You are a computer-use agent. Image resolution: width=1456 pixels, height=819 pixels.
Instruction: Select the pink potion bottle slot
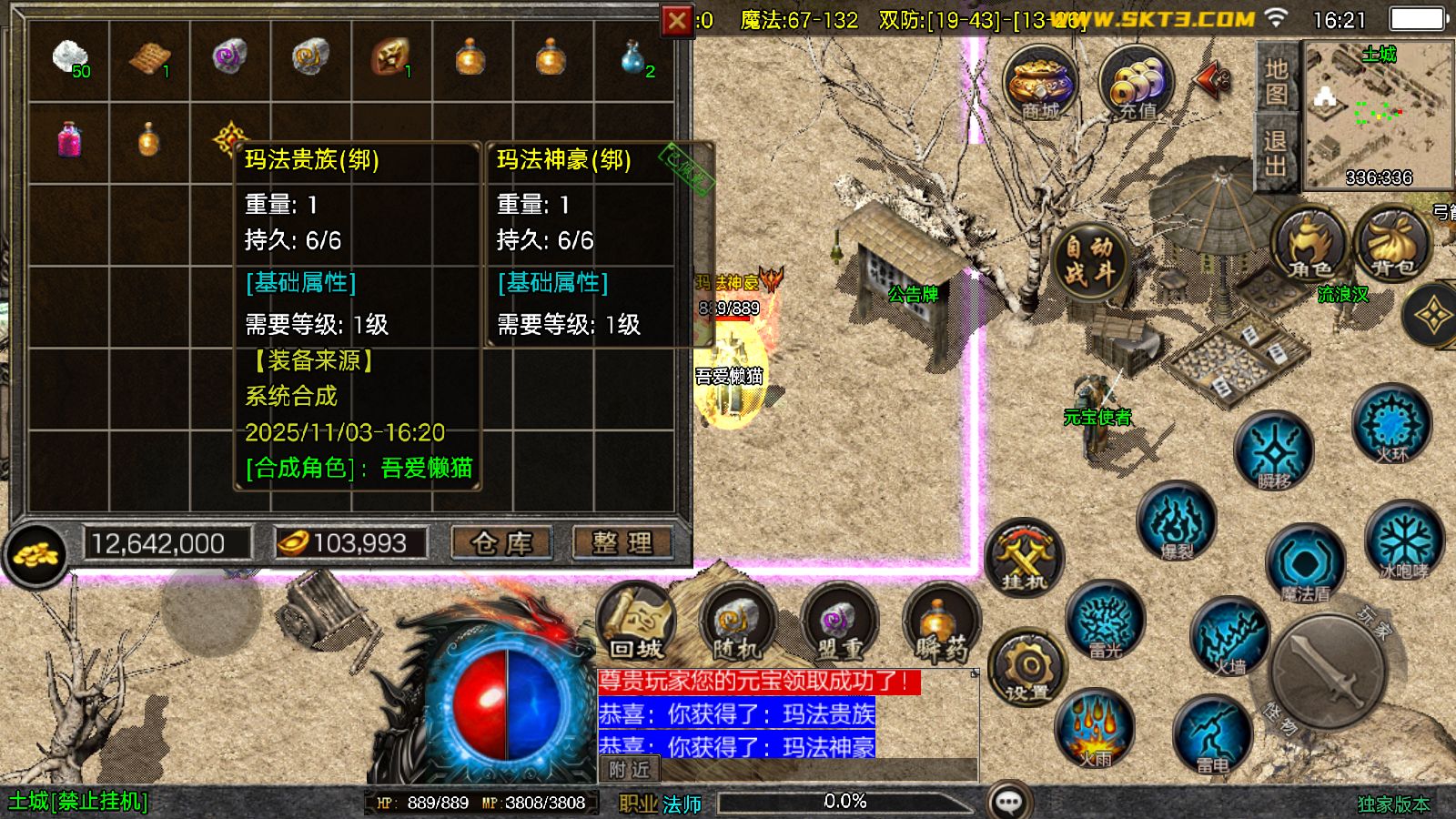point(69,142)
